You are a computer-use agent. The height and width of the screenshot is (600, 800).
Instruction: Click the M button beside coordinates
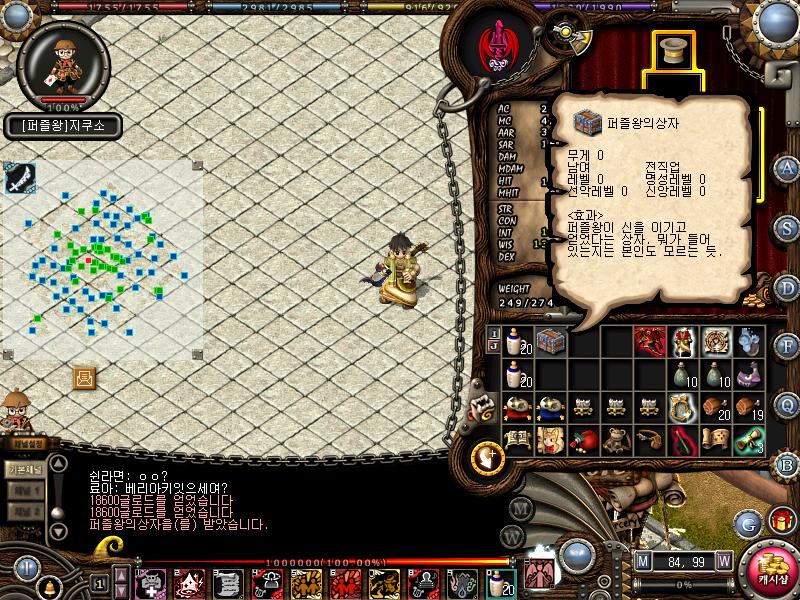(x=642, y=561)
